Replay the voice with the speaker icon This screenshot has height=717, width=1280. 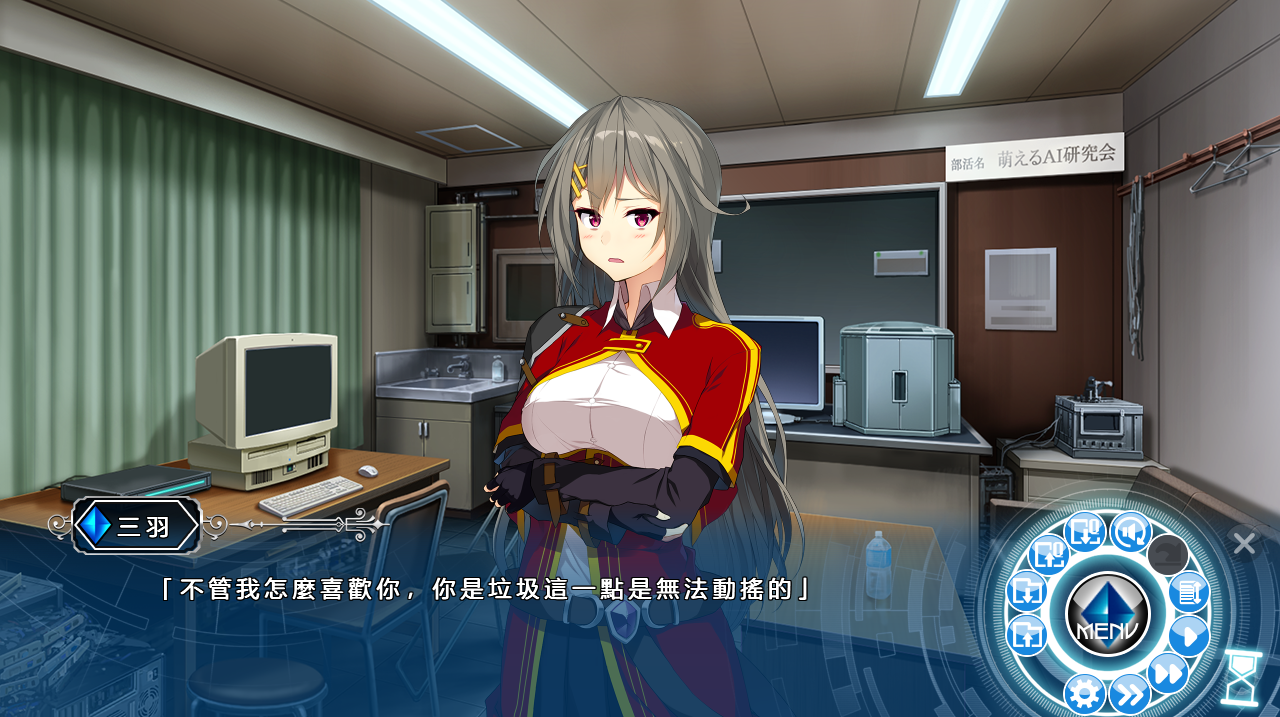(1131, 532)
